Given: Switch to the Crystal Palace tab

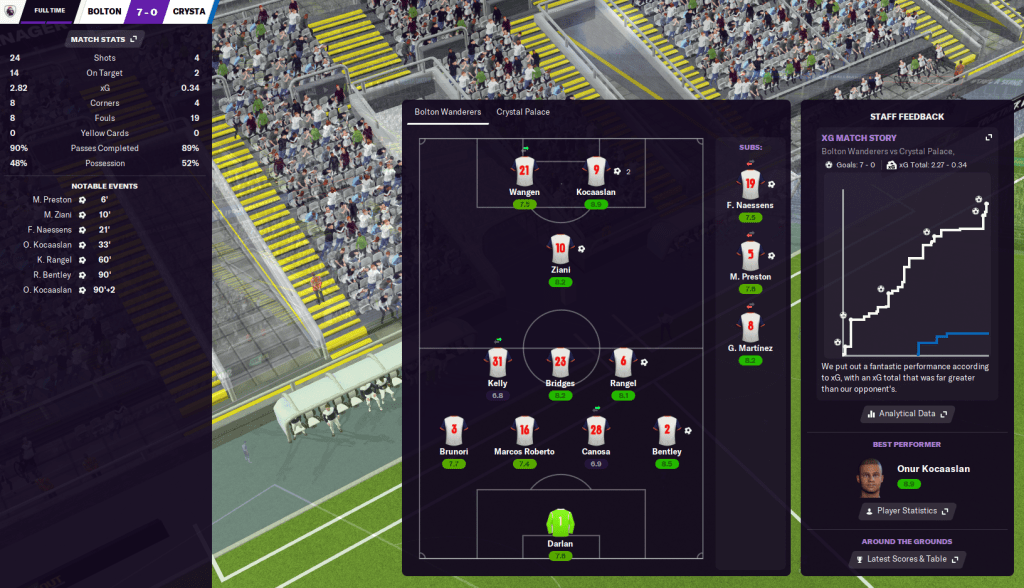Looking at the screenshot, I should pos(523,112).
